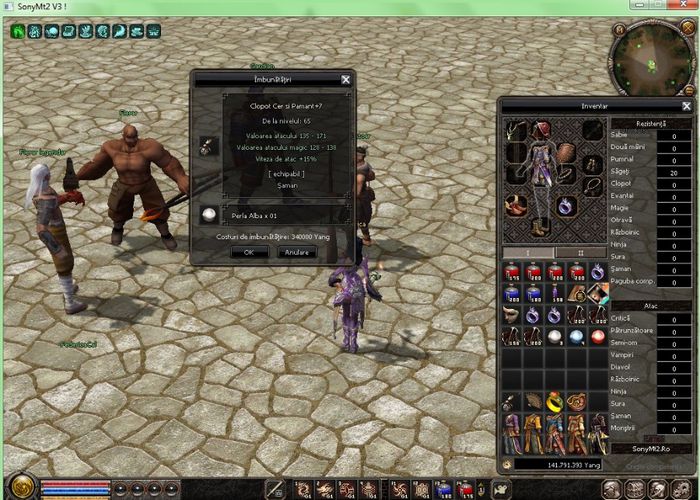The image size is (700, 500).
Task: Select the equipped purple ring slot
Action: (x=566, y=205)
